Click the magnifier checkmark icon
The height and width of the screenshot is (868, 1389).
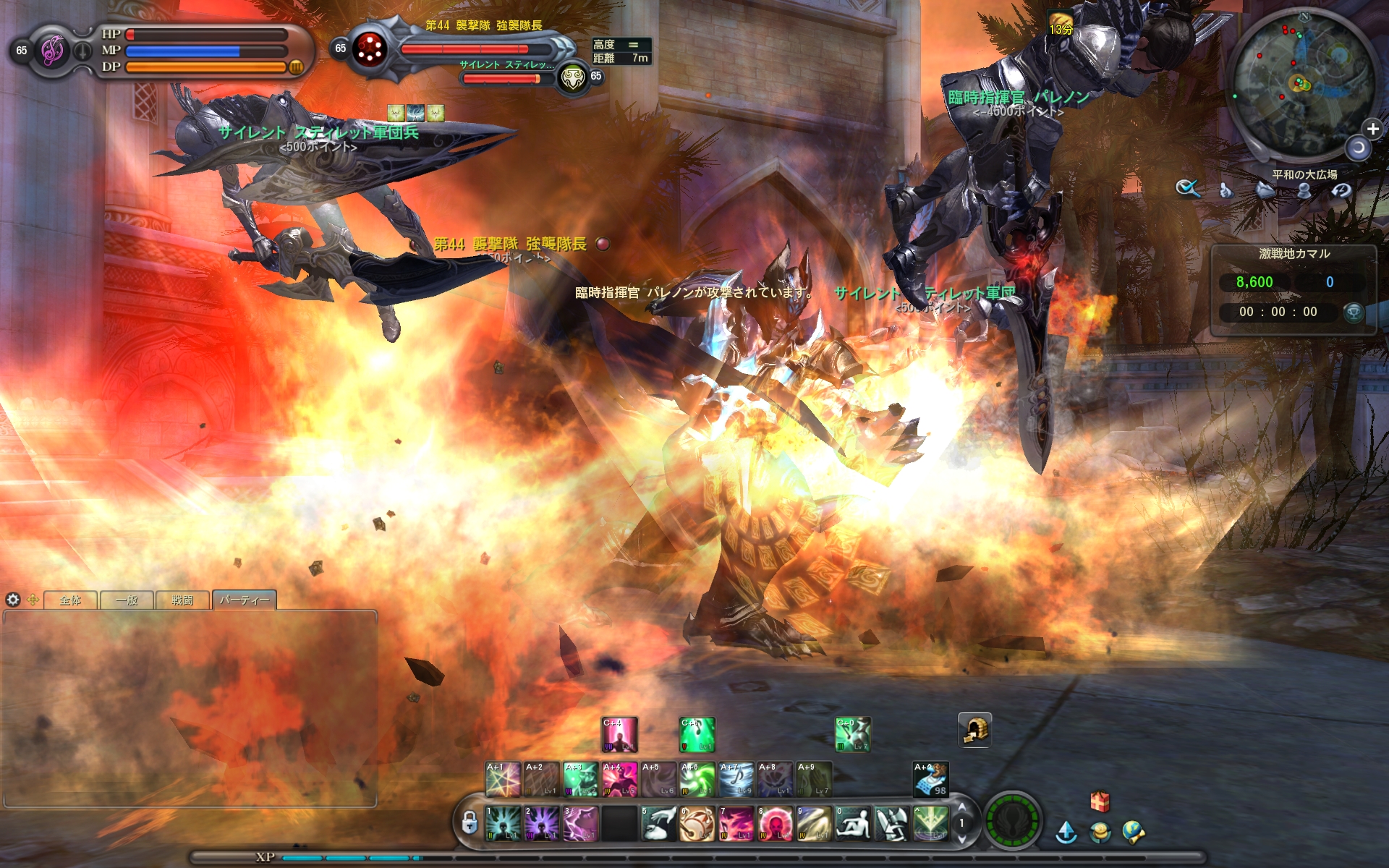pyautogui.click(x=1187, y=189)
